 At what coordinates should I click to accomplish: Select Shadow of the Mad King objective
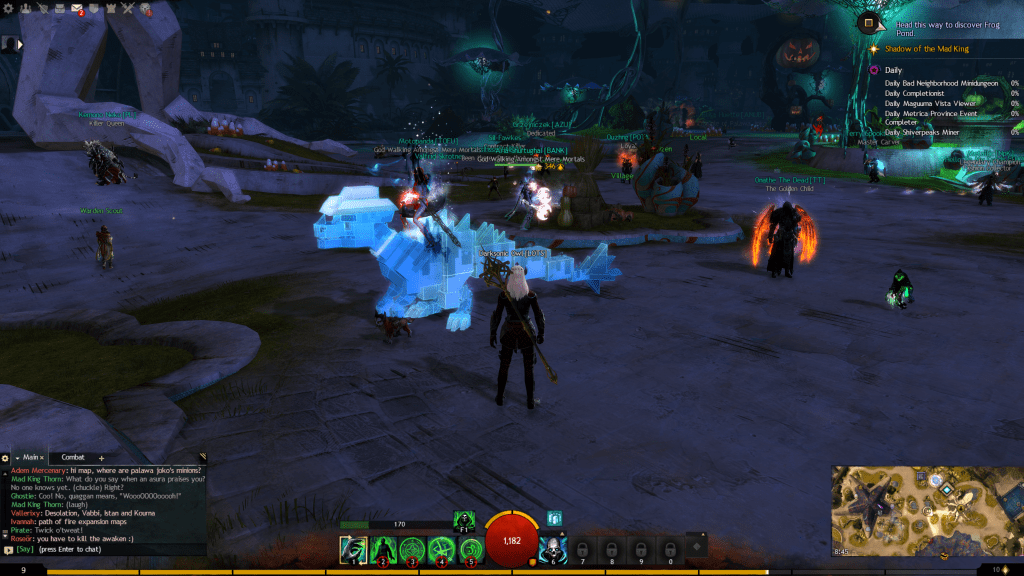click(926, 49)
